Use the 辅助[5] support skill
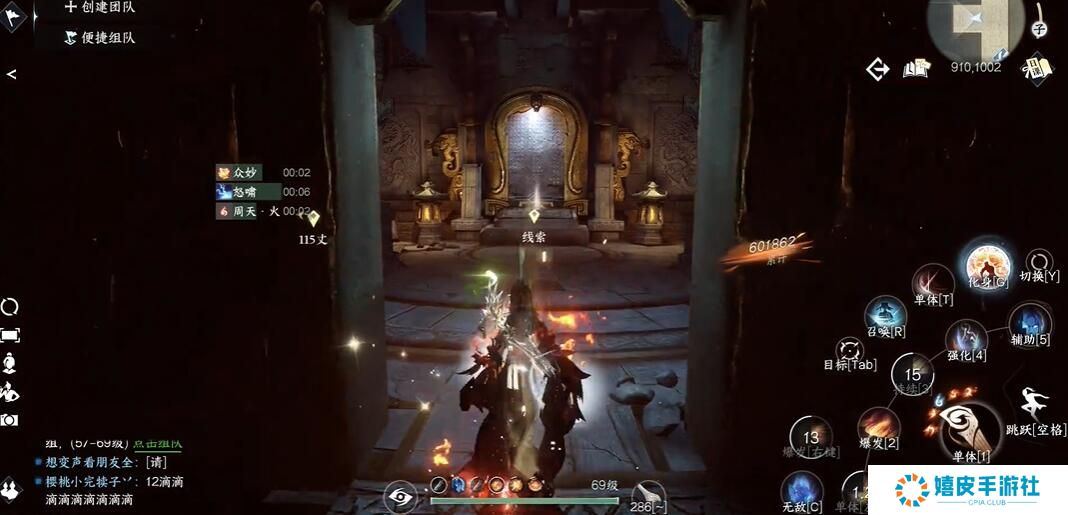This screenshot has height=515, width=1068. click(1030, 322)
